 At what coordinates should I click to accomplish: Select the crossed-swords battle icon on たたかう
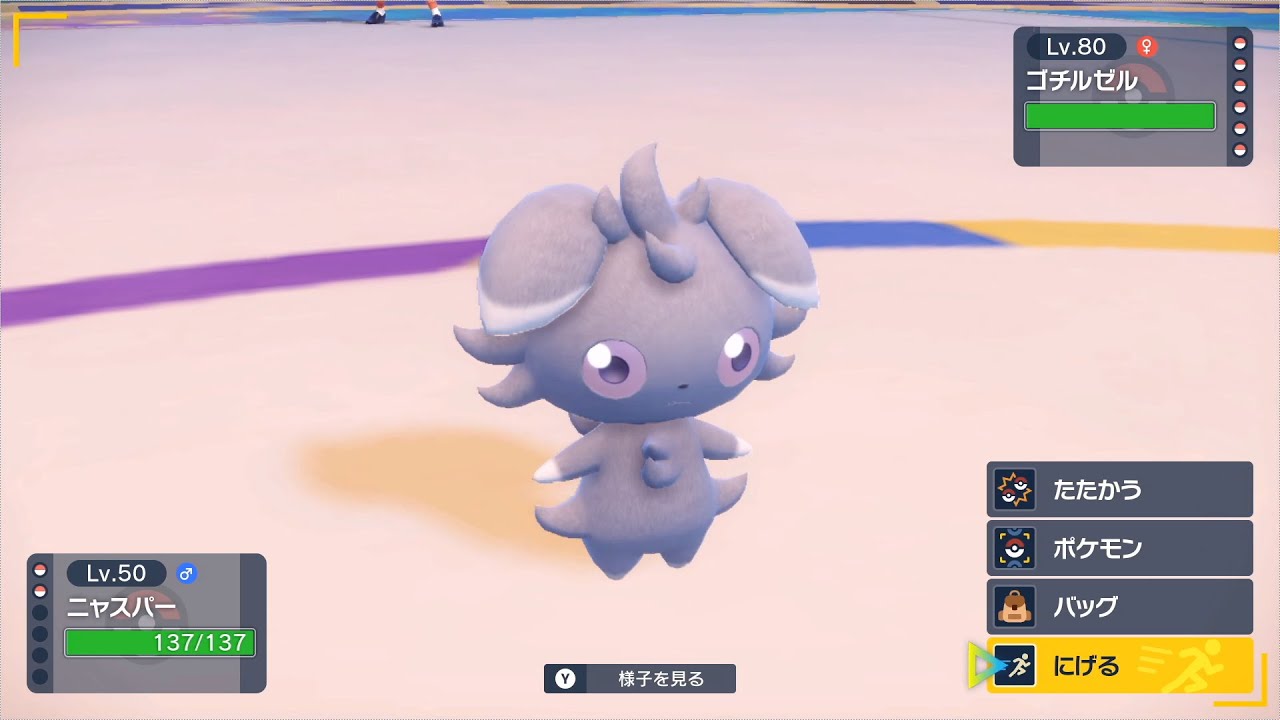coord(1012,489)
